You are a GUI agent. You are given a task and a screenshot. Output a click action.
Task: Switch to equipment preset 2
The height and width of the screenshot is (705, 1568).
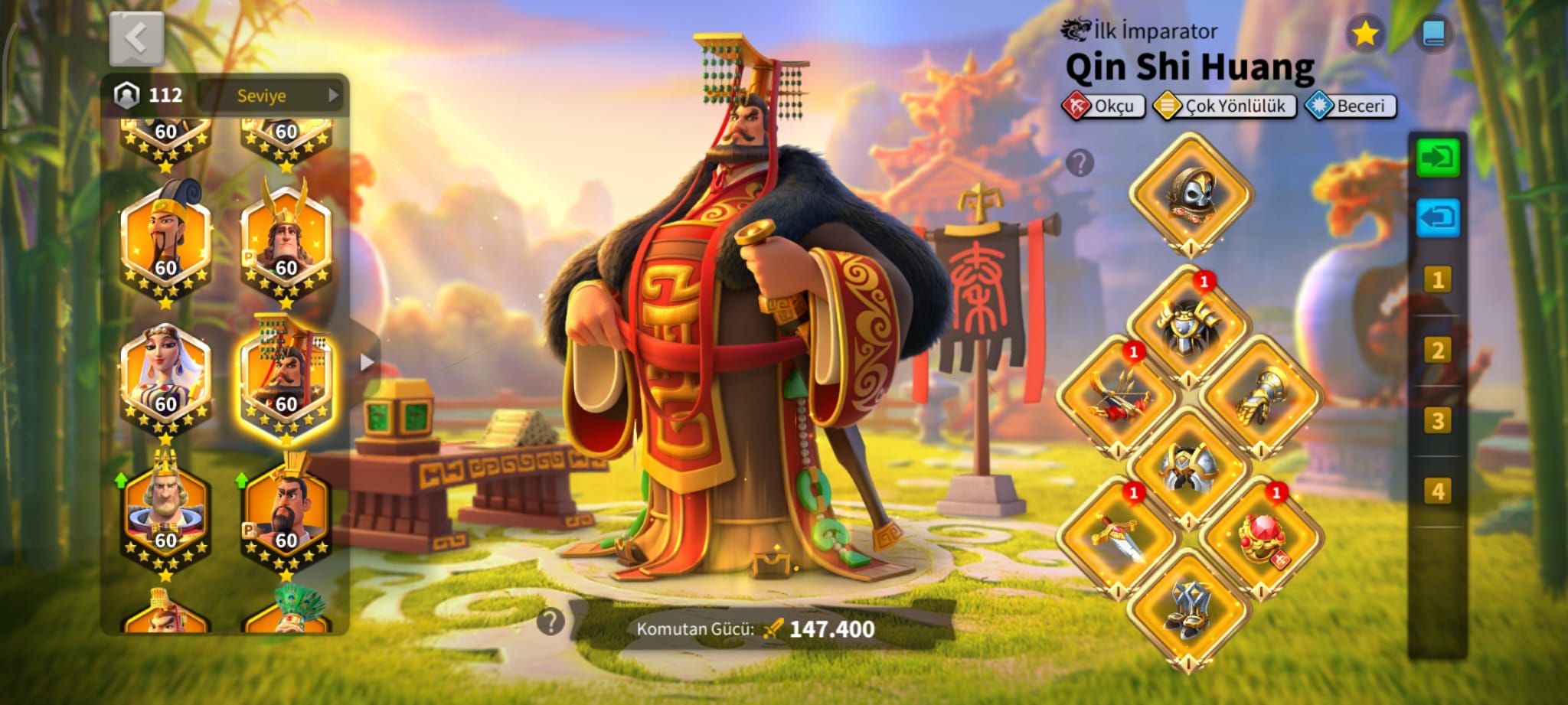(1437, 351)
